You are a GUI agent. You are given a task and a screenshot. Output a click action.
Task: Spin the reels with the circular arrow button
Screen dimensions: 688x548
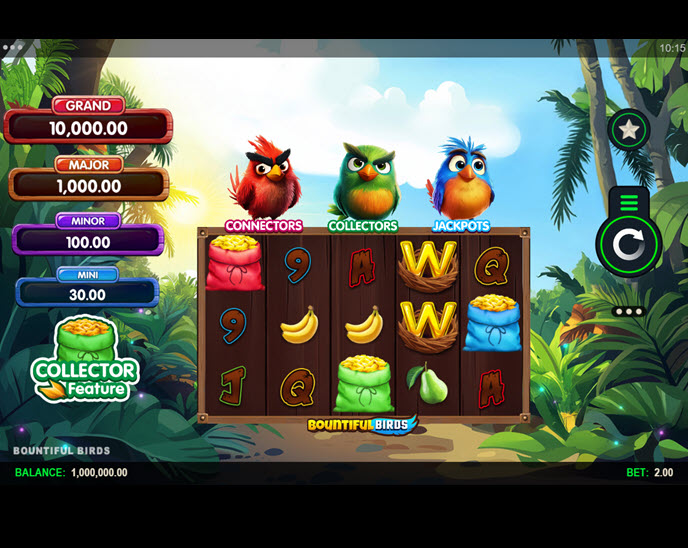(x=628, y=243)
